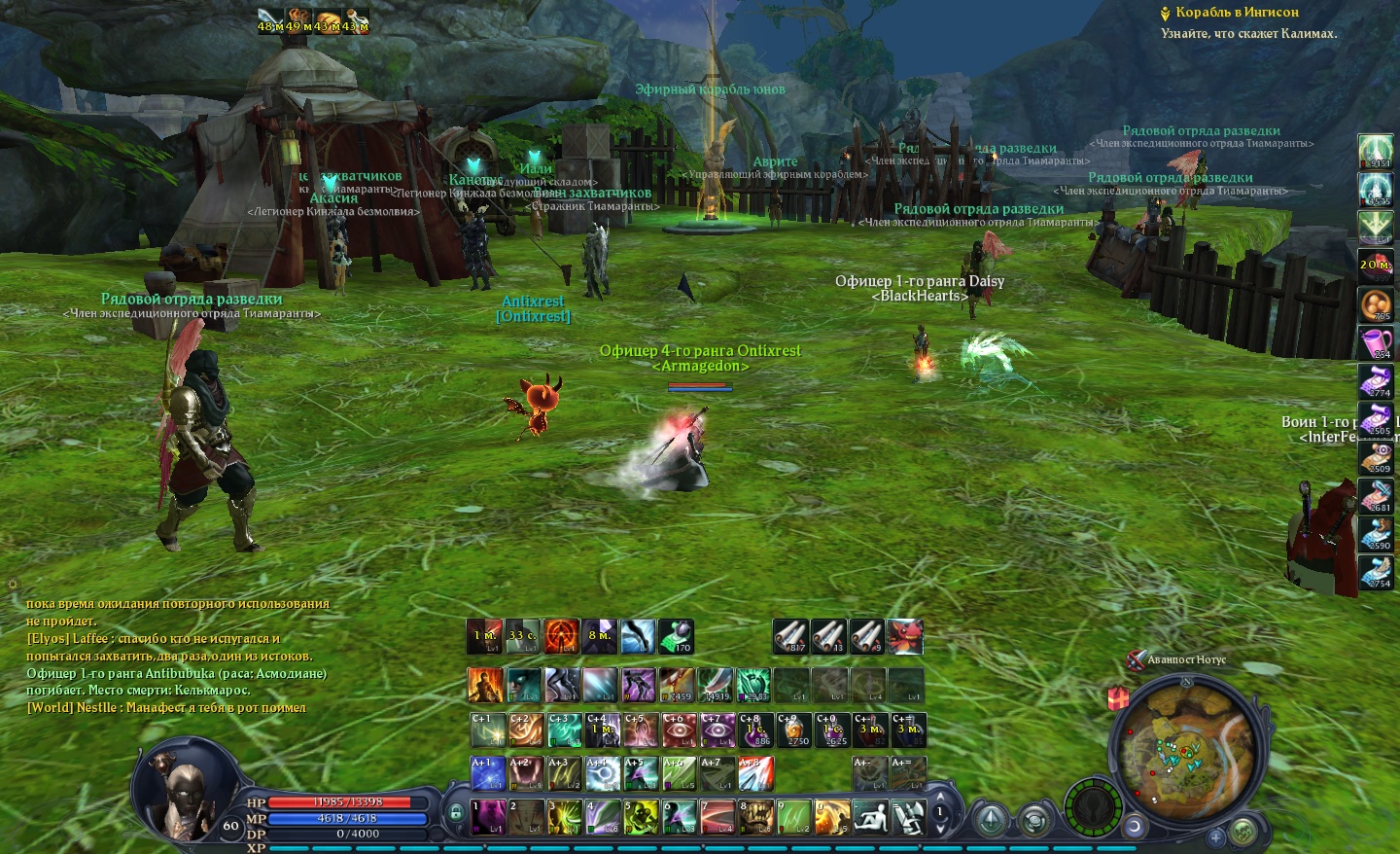1400x854 pixels.
Task: Activate the red eye skill on C+6
Action: tap(679, 729)
